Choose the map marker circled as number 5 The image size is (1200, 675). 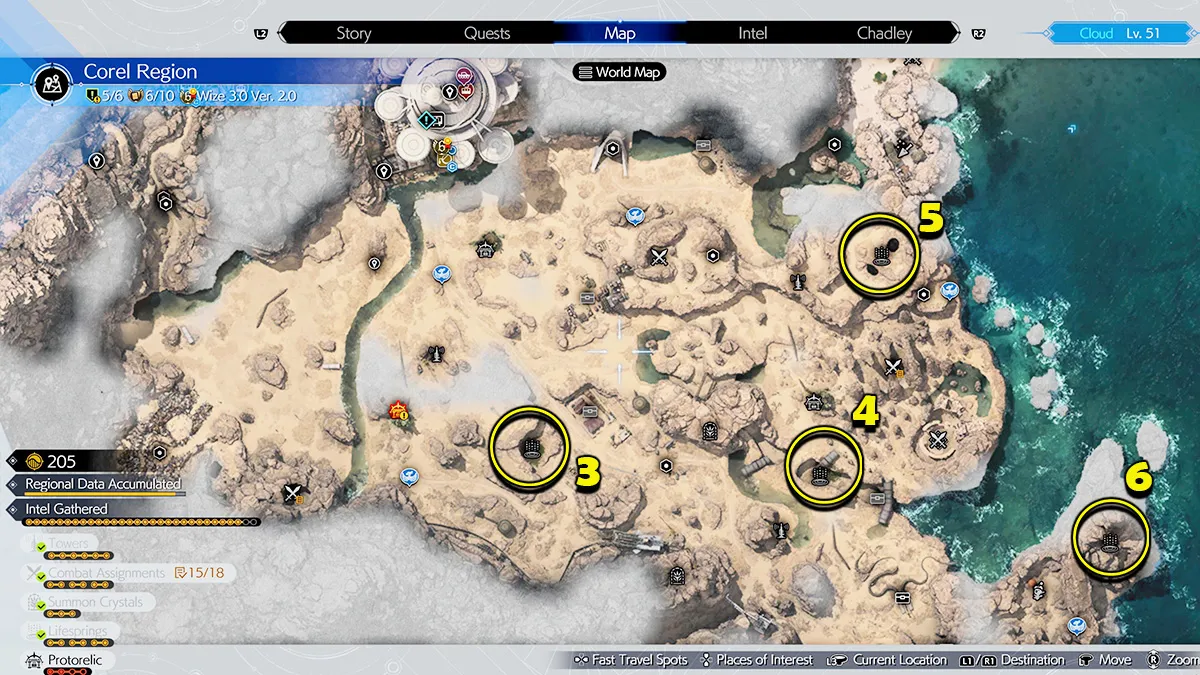pyautogui.click(x=881, y=255)
